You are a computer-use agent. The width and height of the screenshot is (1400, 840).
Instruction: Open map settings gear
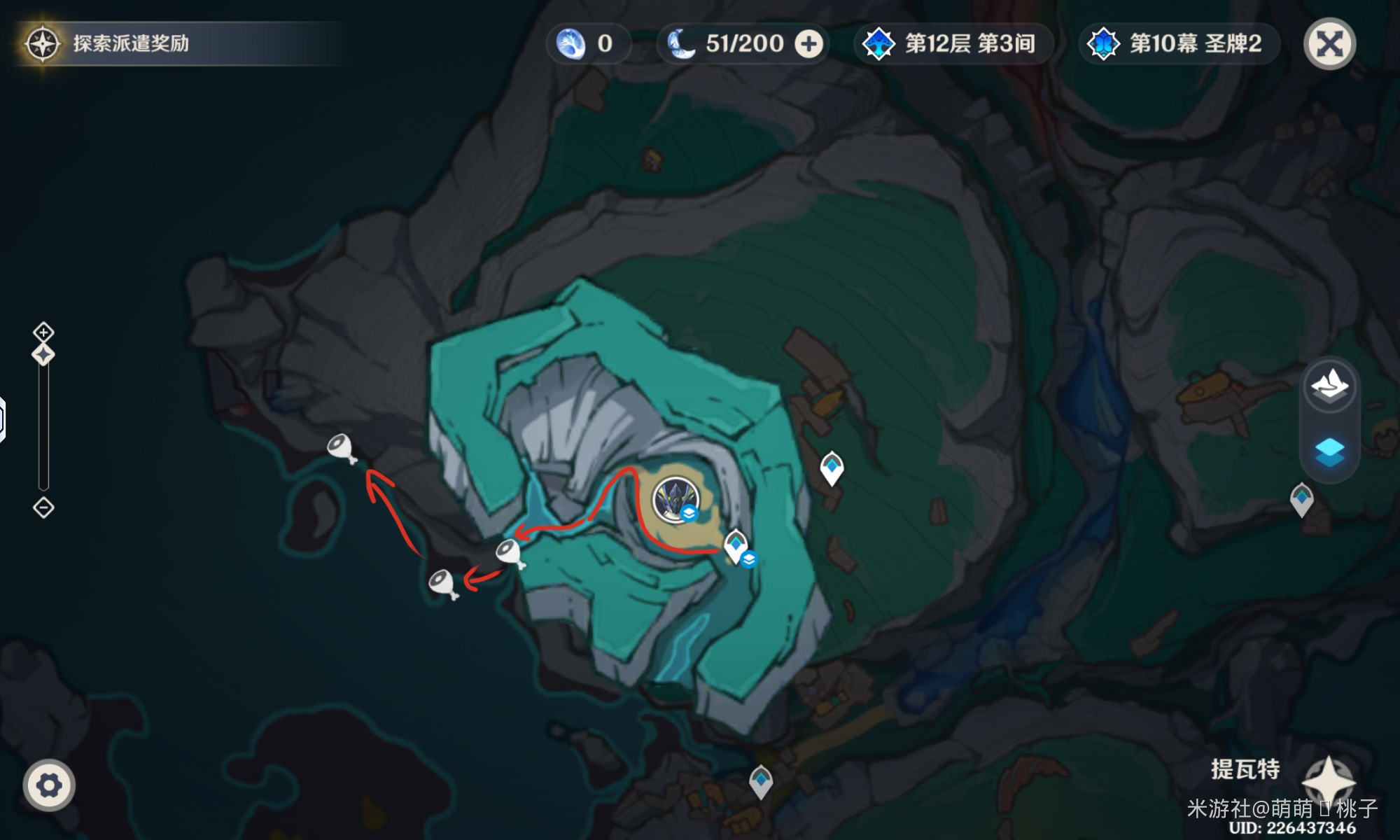tap(48, 785)
